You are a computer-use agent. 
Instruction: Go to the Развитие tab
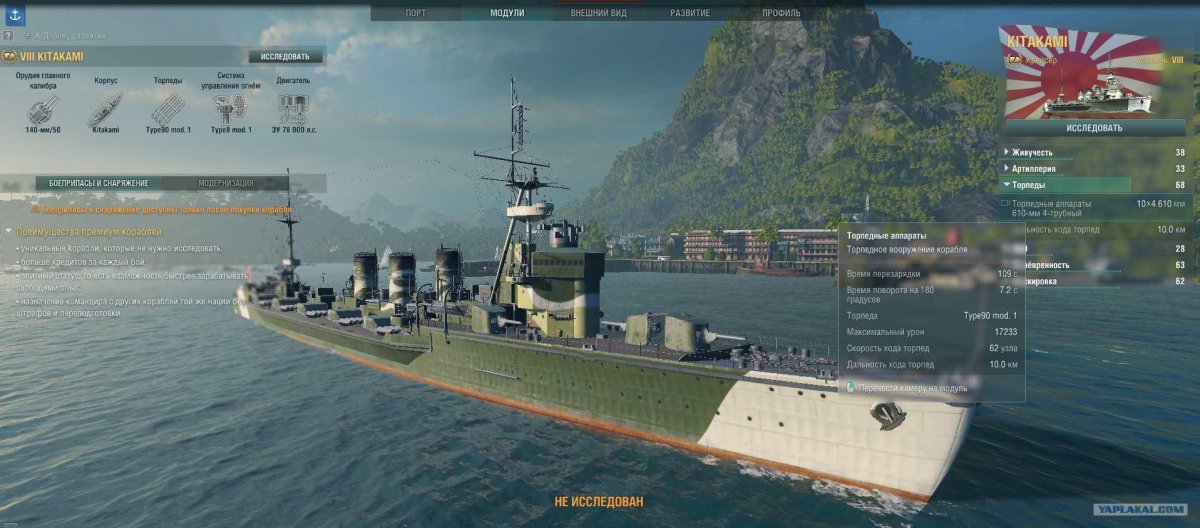690,13
